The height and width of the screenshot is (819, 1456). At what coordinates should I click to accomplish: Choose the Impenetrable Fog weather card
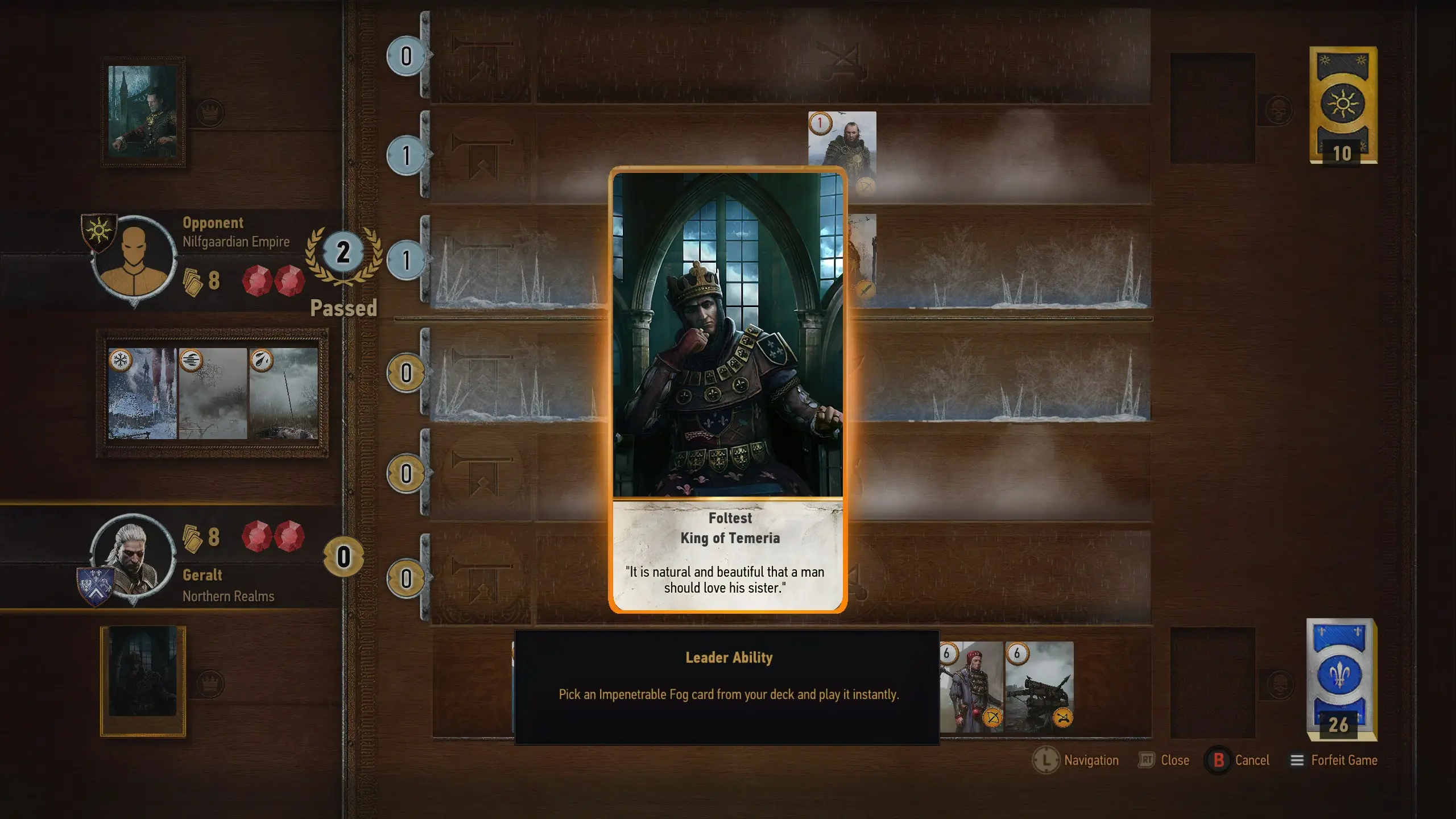click(213, 394)
